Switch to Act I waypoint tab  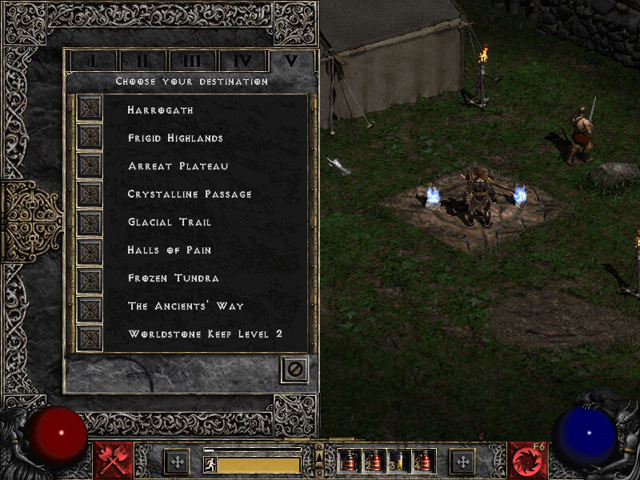[92, 61]
